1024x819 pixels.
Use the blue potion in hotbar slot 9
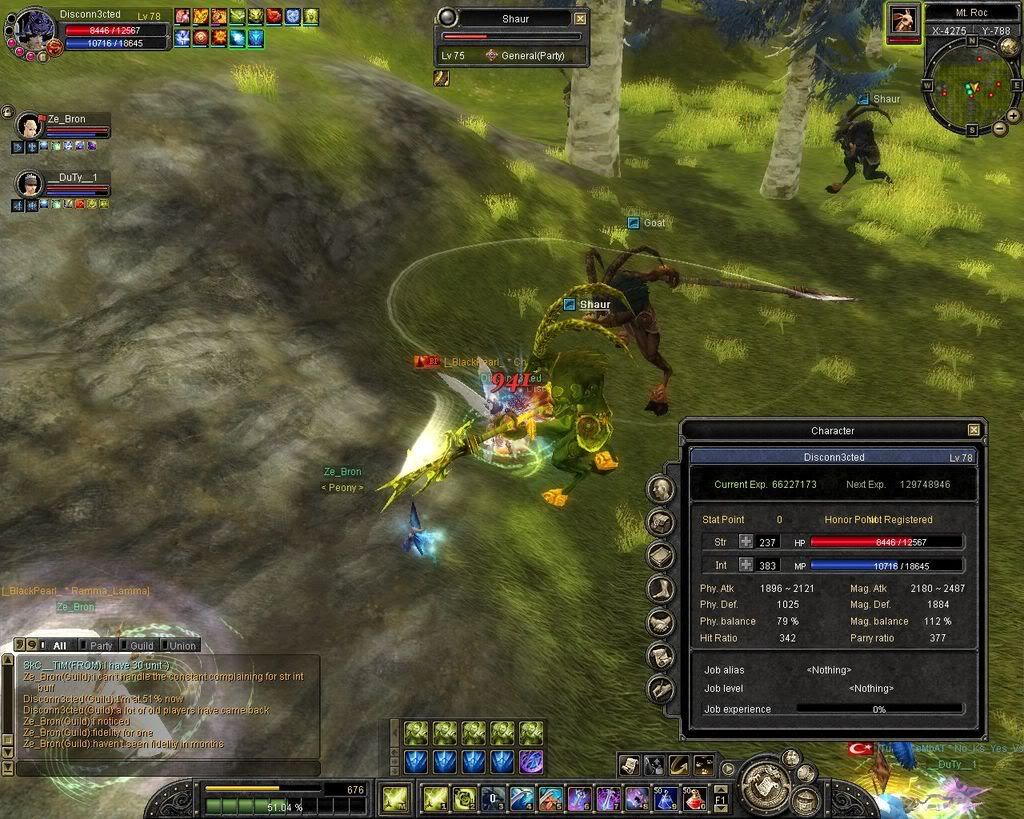tap(665, 798)
